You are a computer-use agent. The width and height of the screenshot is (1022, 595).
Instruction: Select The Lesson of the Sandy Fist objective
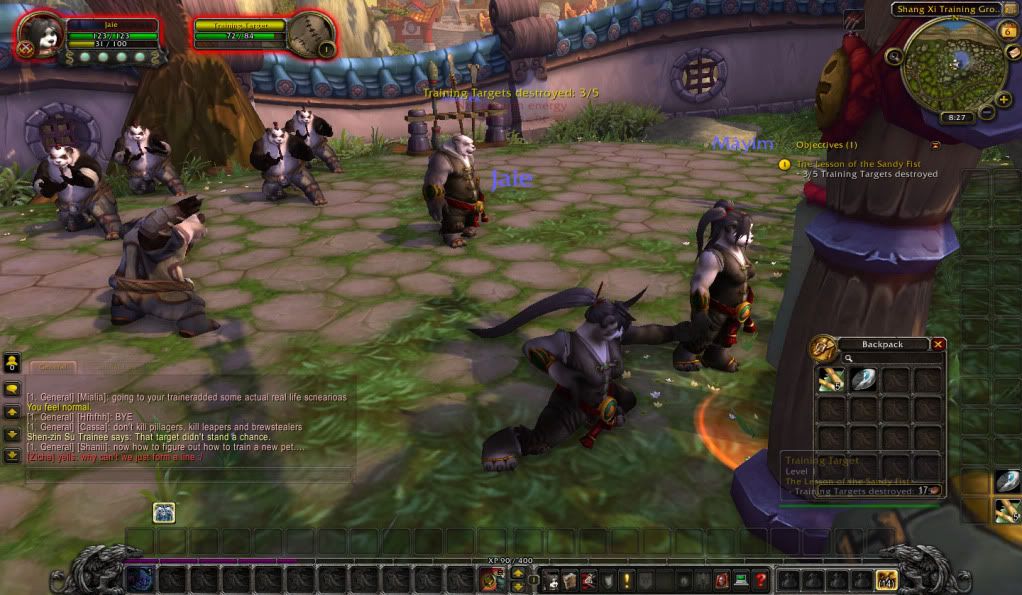[859, 164]
